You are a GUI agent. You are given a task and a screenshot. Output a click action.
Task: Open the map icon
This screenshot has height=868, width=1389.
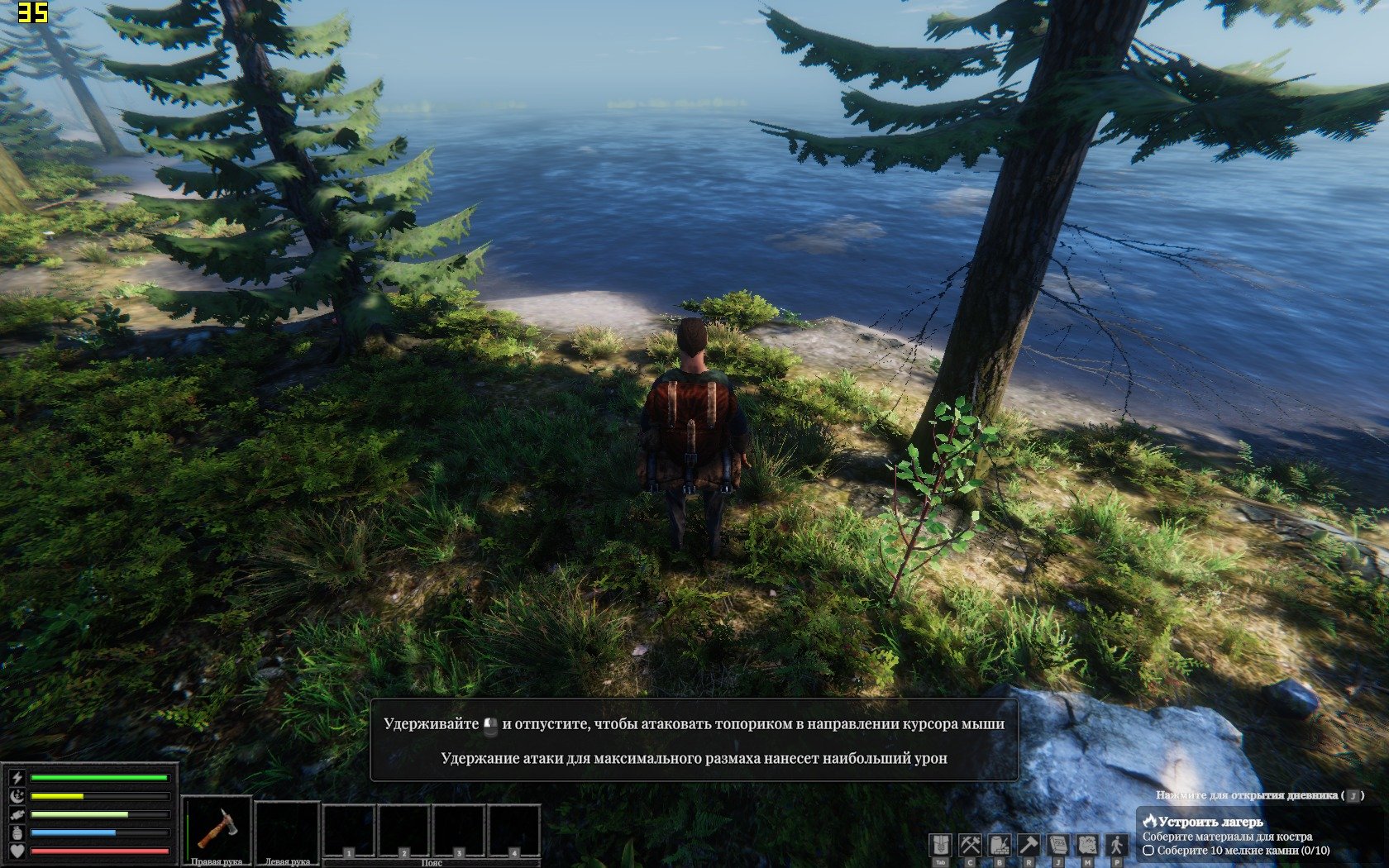click(x=1087, y=845)
